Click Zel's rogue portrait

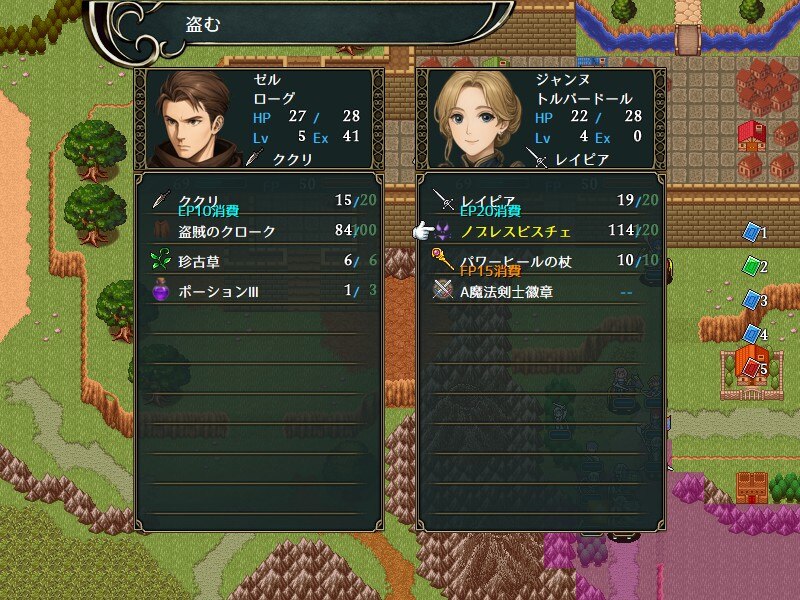point(191,119)
